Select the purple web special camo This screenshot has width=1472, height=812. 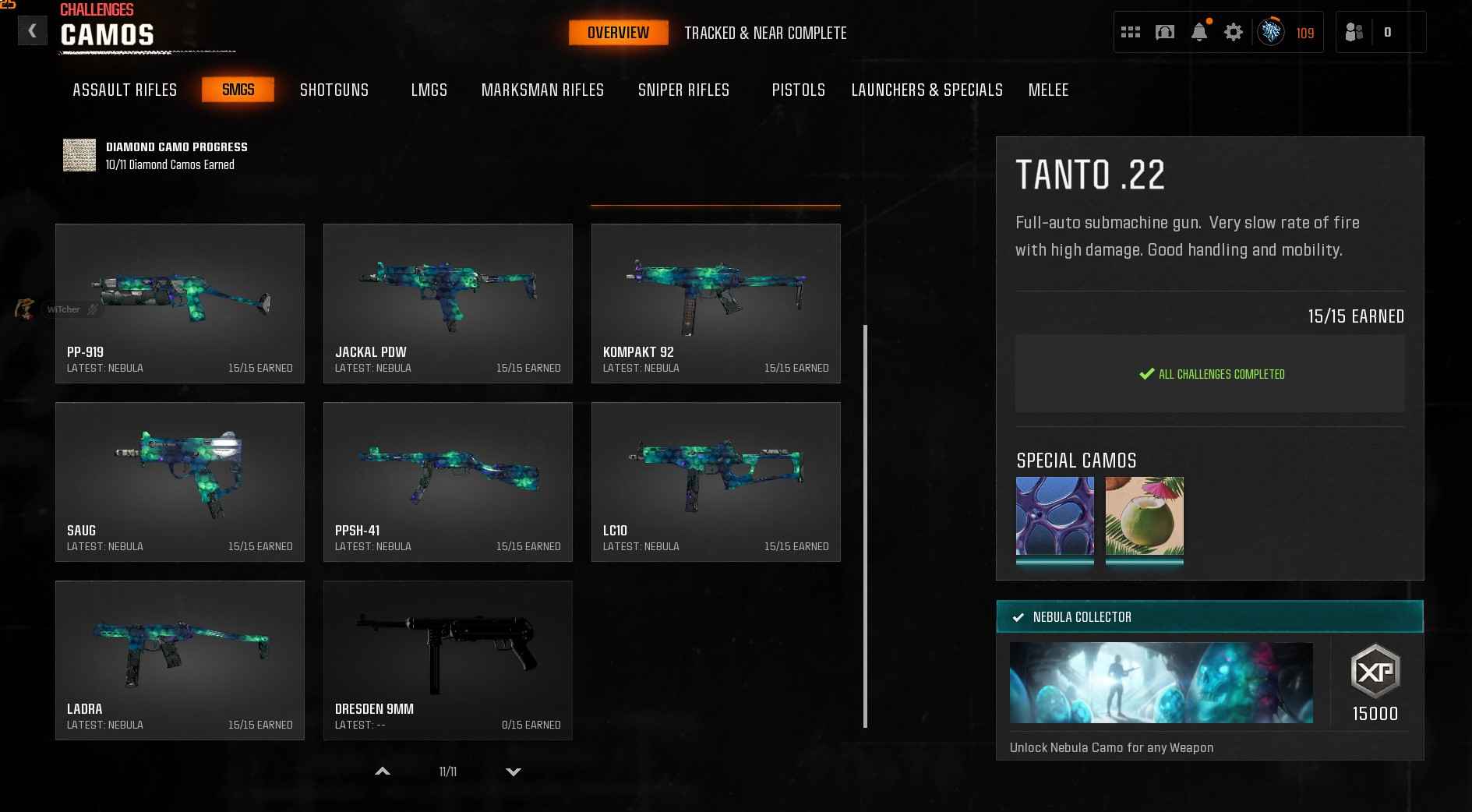(1054, 516)
